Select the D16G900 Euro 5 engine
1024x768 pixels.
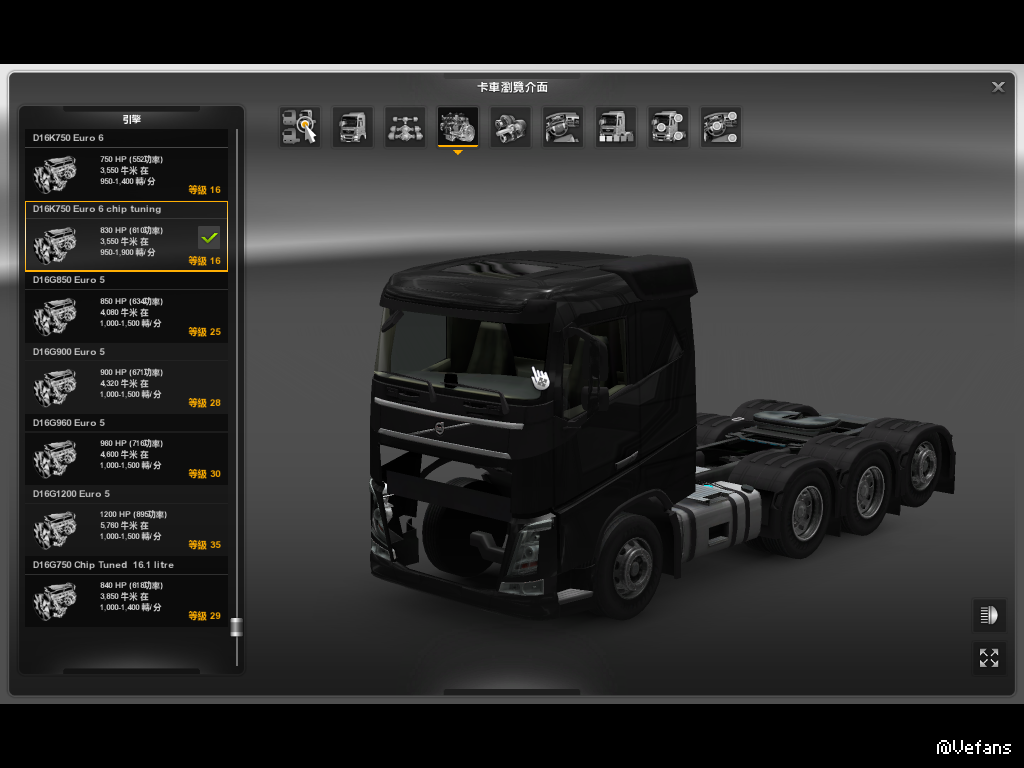point(126,387)
